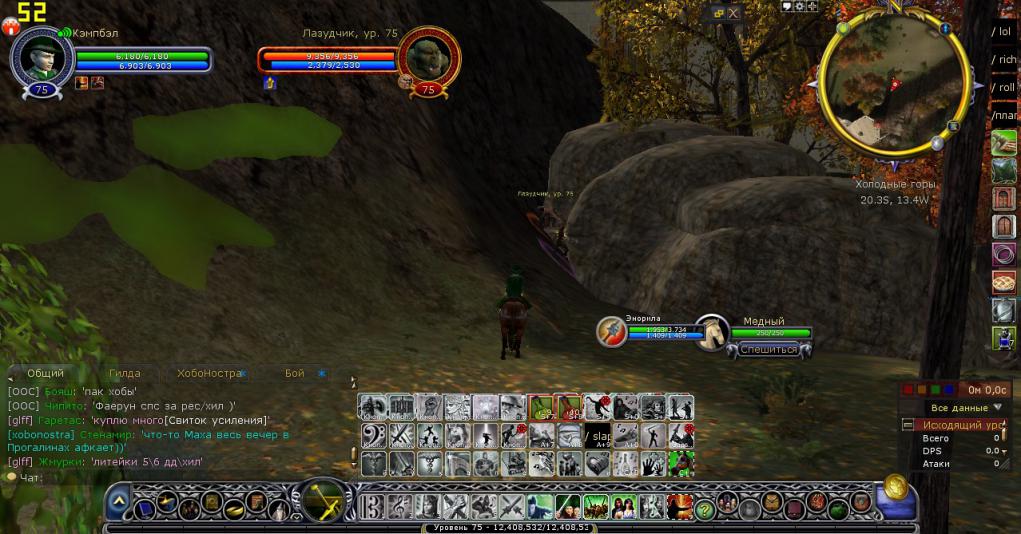The height and width of the screenshot is (534, 1021).
Task: Use the /lol emote shortcut
Action: click(x=1002, y=31)
